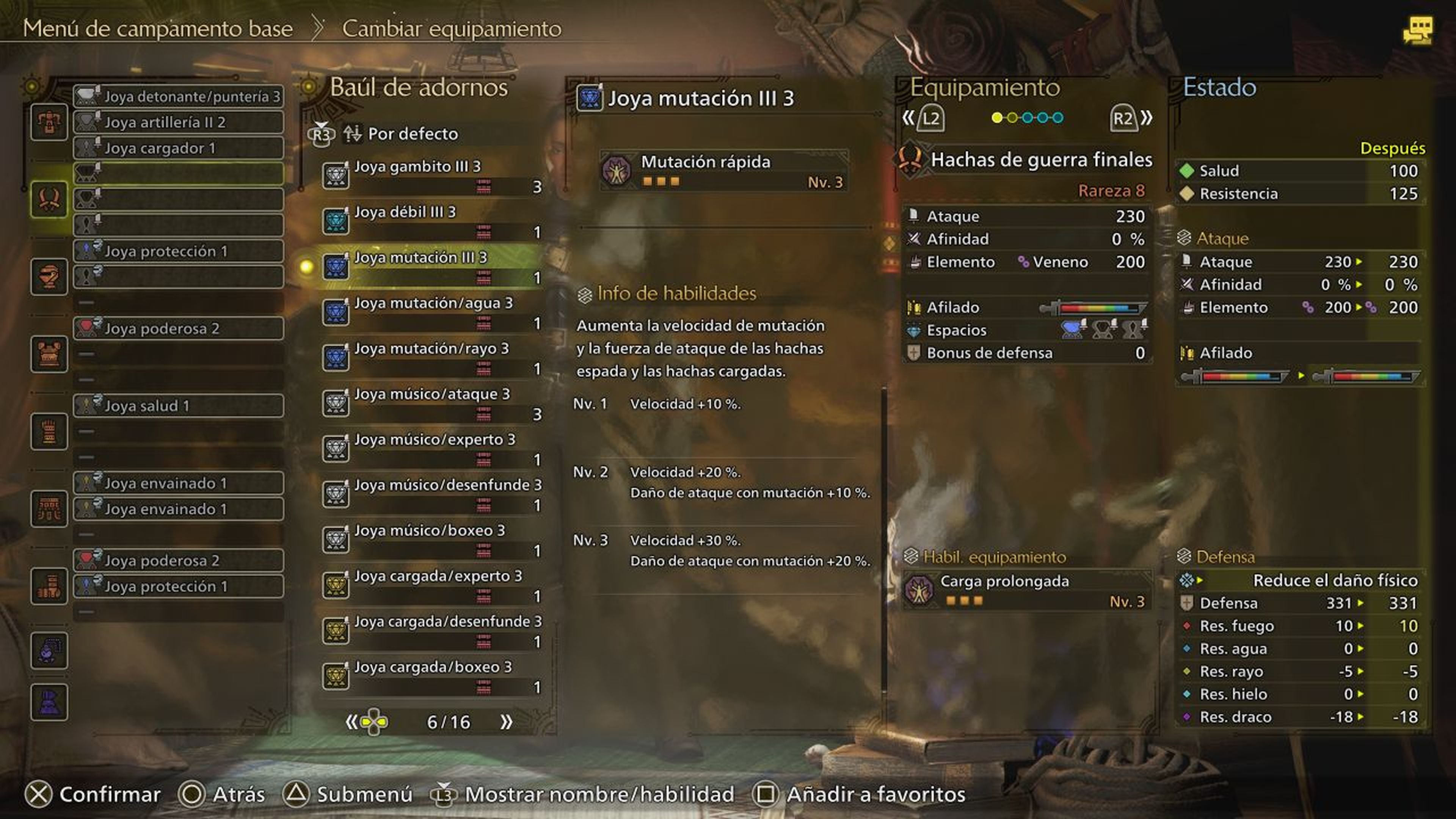Select the leg armor slot icon
This screenshot has height=819, width=1456.
49,586
